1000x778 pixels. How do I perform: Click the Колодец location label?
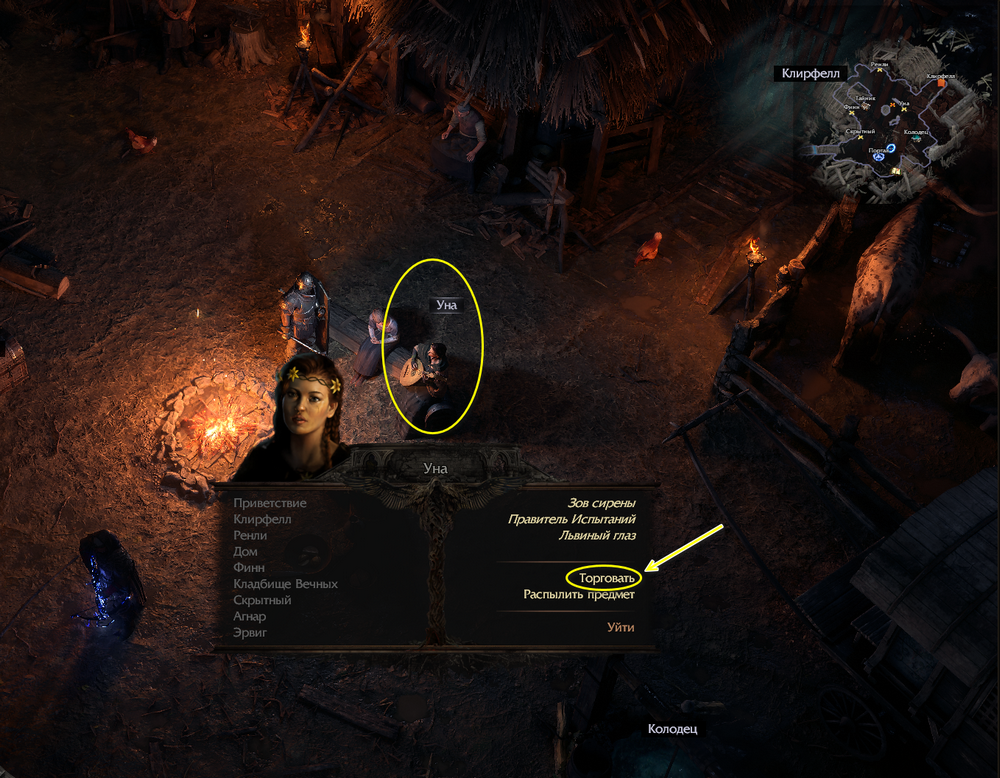click(x=671, y=729)
